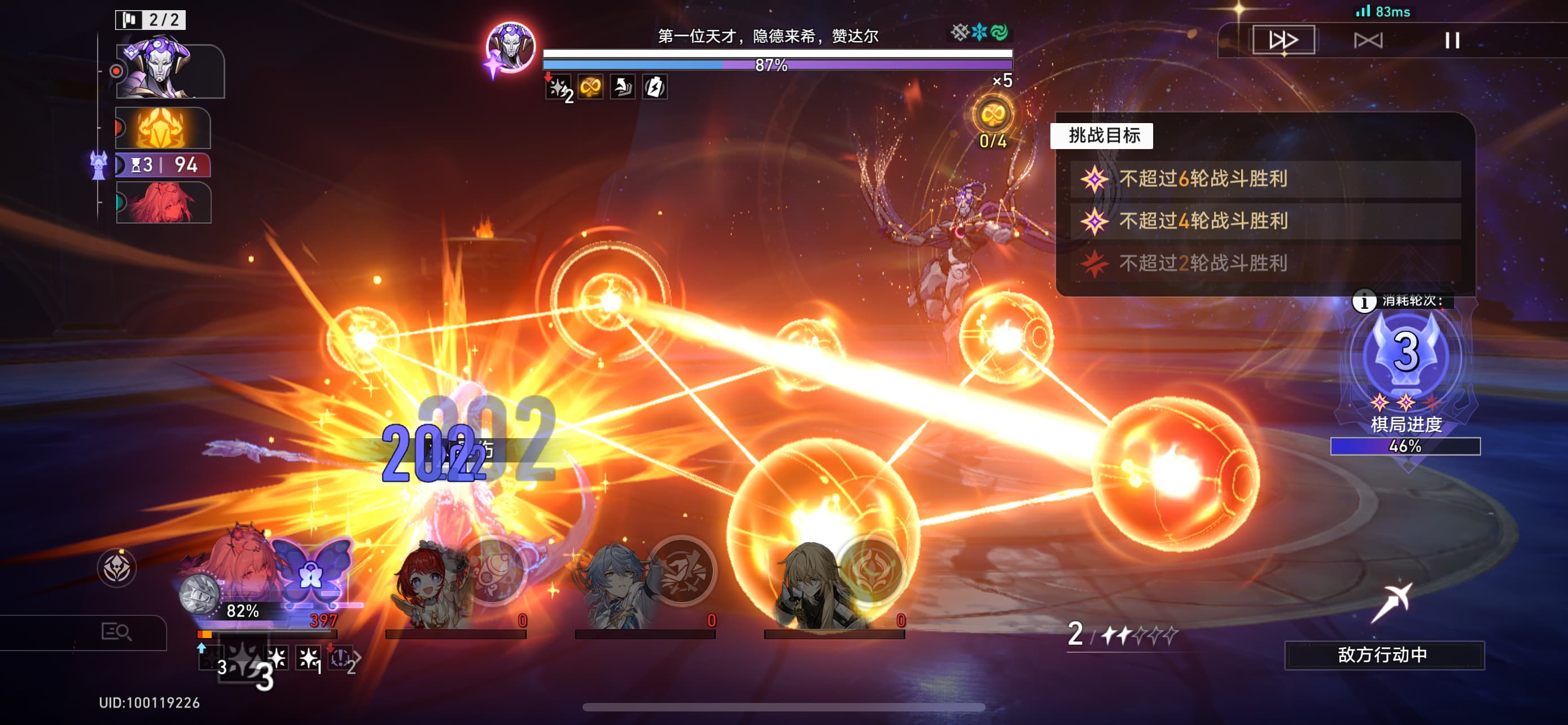Click the boss avatar beside the health bar

[510, 47]
